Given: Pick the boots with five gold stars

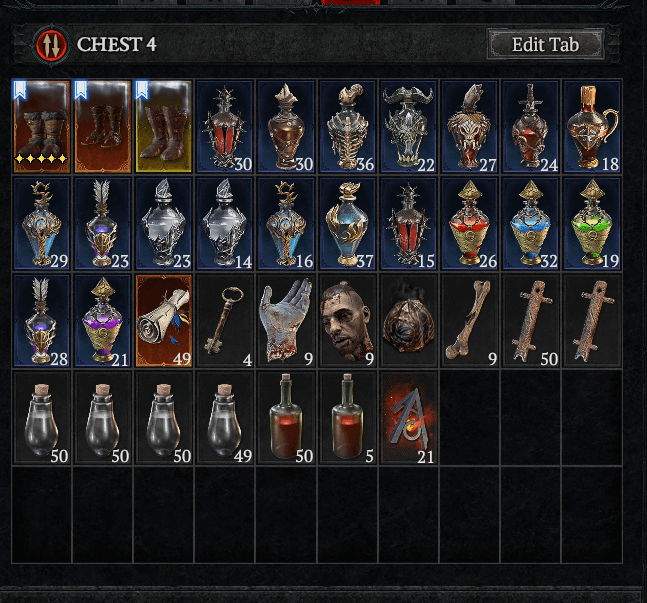Looking at the screenshot, I should (42, 126).
